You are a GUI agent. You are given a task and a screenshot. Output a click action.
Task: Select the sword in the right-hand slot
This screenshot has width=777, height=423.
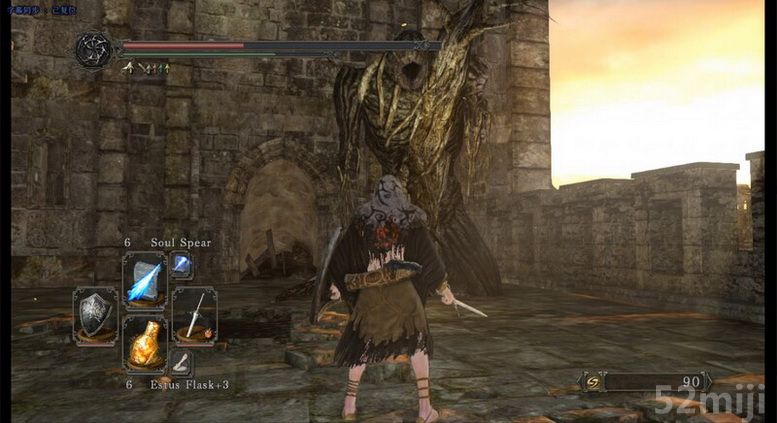point(194,316)
